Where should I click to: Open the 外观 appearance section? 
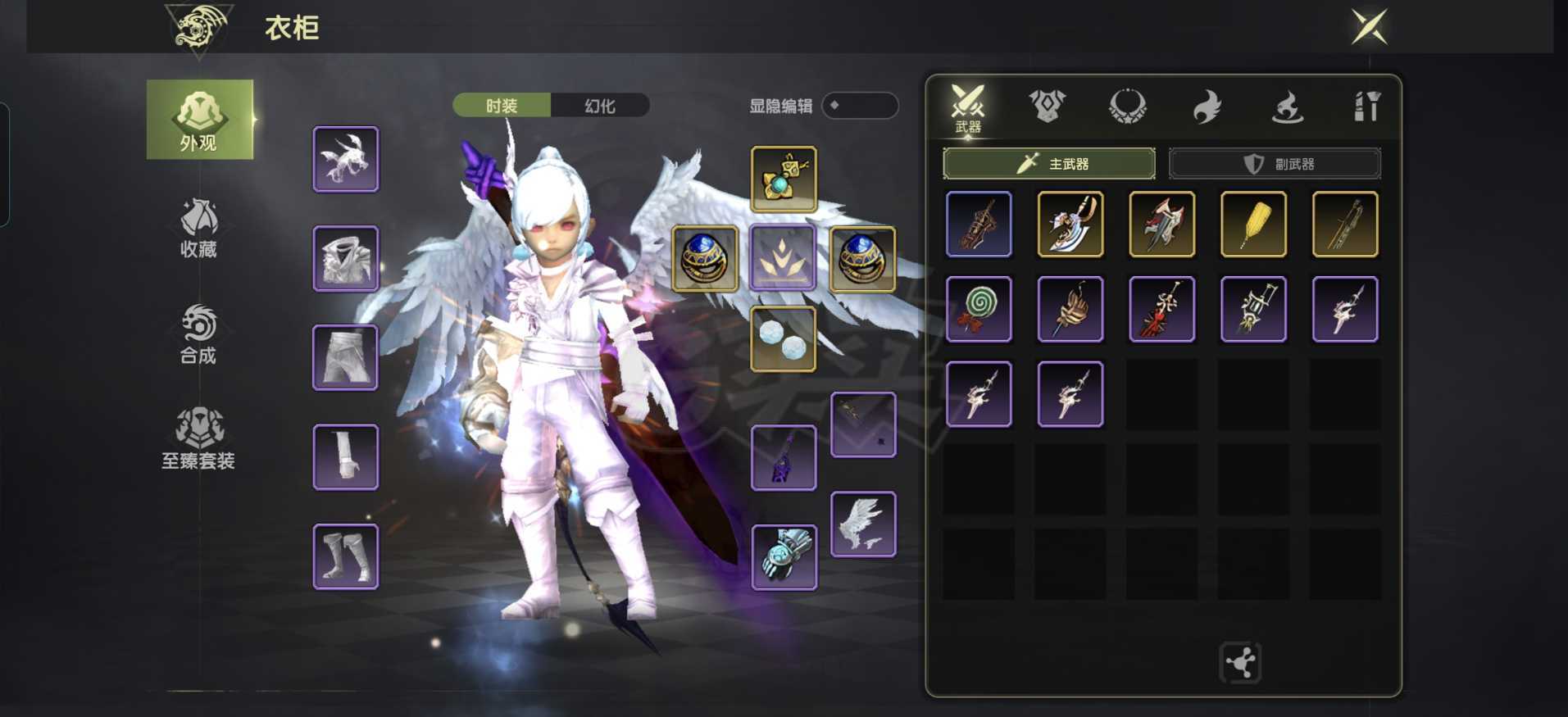coord(199,120)
